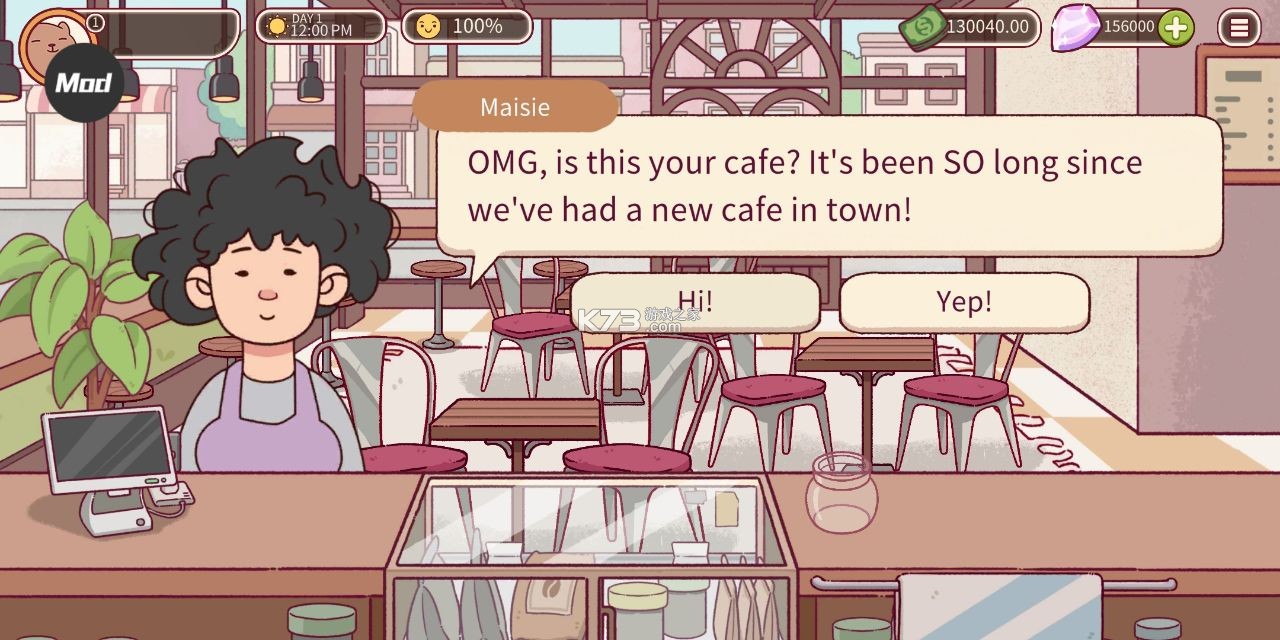Add more gems with the green plus button
Viewport: 1280px width, 640px height.
[1176, 27]
